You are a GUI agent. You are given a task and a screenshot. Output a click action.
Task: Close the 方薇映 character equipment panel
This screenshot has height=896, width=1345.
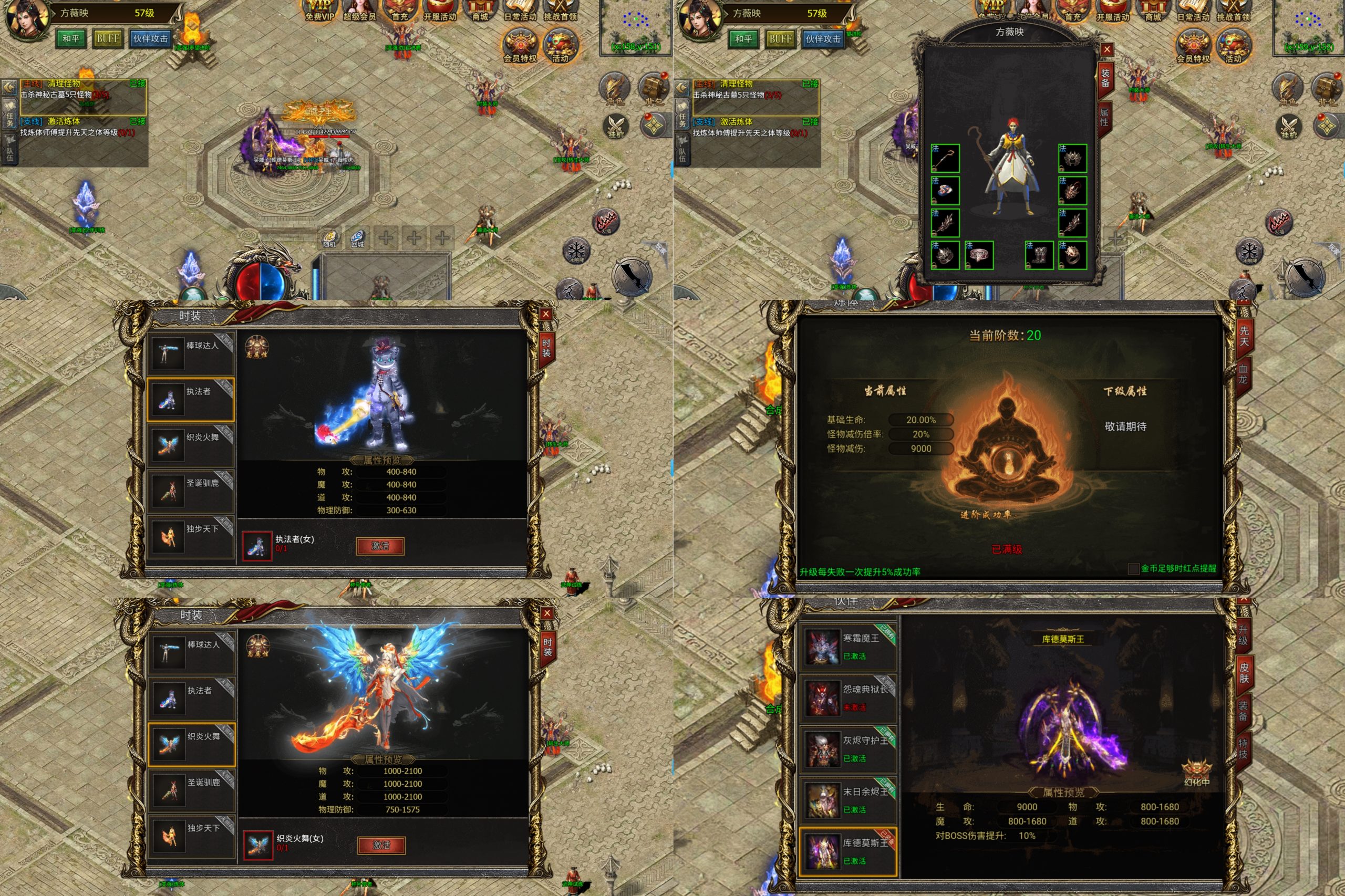click(1106, 50)
